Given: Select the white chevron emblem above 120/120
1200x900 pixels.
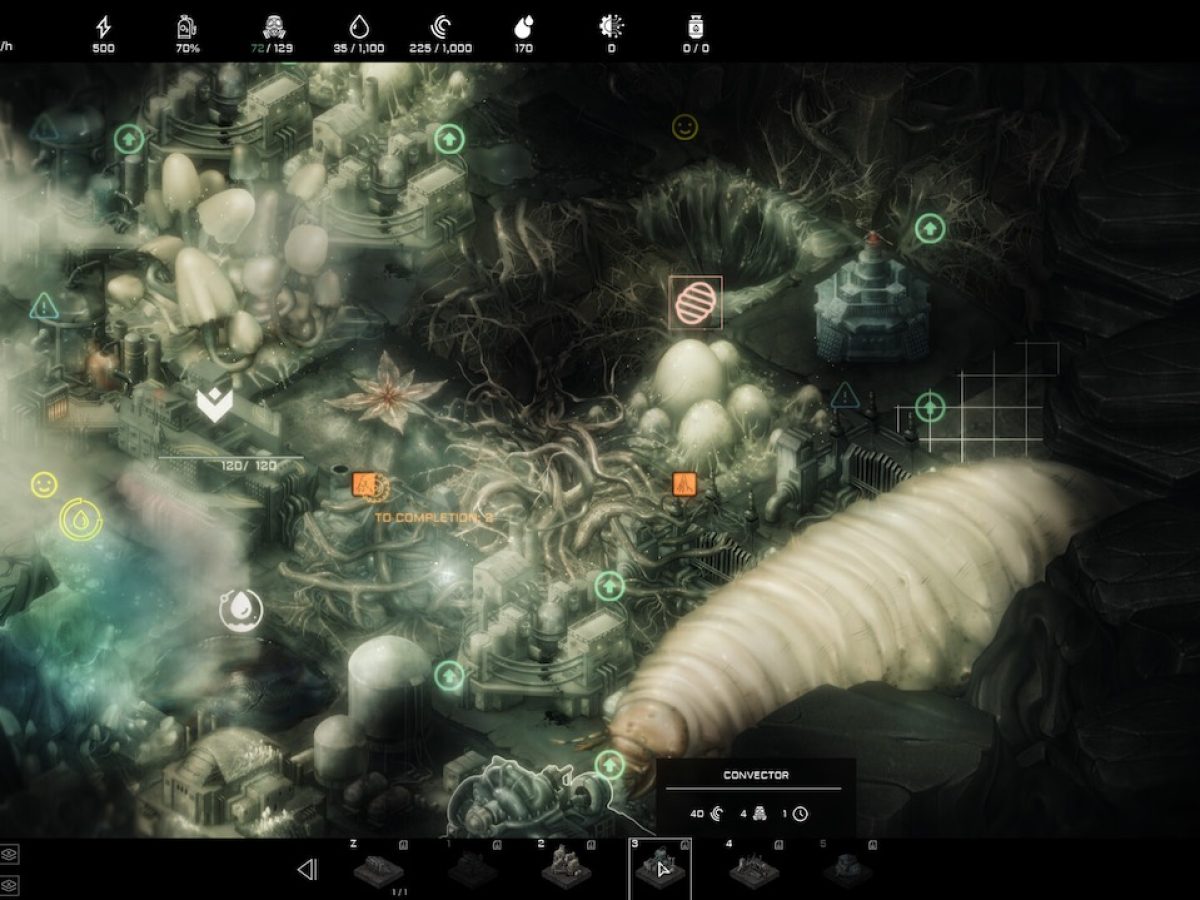Looking at the screenshot, I should tap(213, 406).
